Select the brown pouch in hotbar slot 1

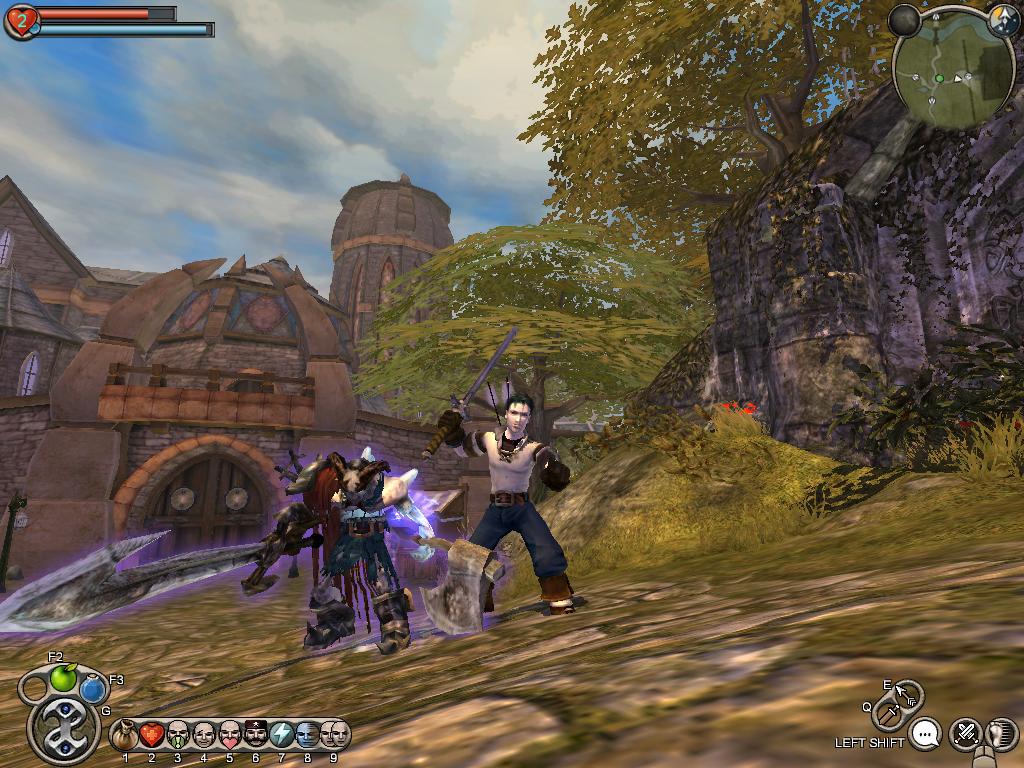125,736
